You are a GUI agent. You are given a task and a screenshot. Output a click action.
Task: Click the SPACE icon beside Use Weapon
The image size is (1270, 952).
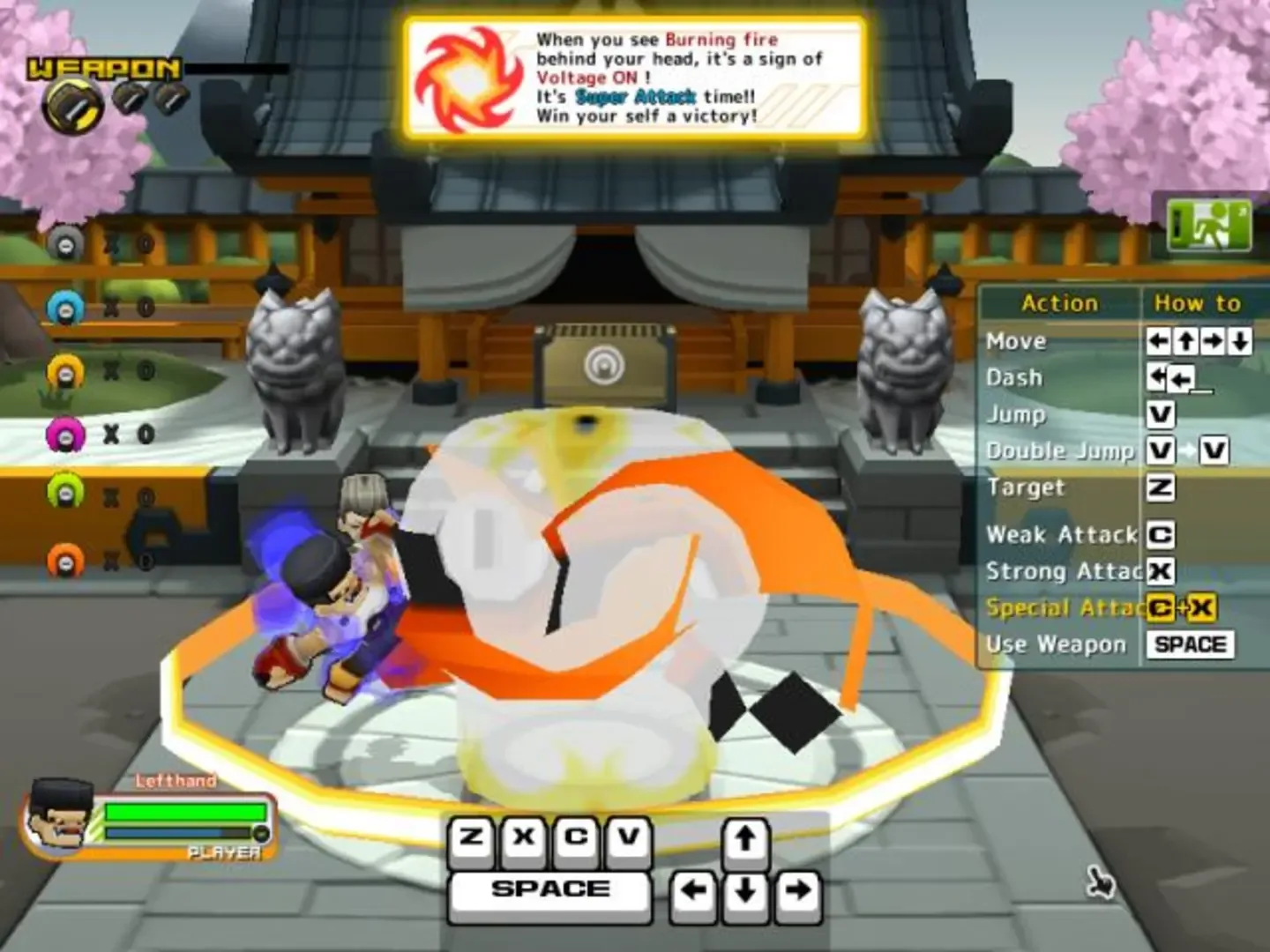click(x=1190, y=643)
